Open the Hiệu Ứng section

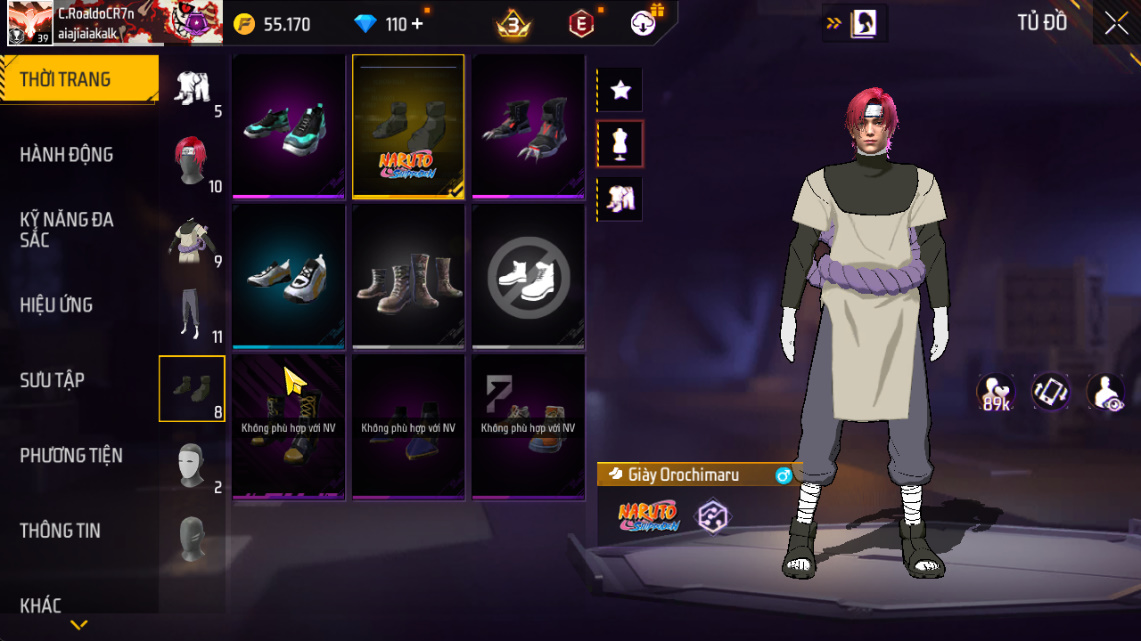point(57,305)
